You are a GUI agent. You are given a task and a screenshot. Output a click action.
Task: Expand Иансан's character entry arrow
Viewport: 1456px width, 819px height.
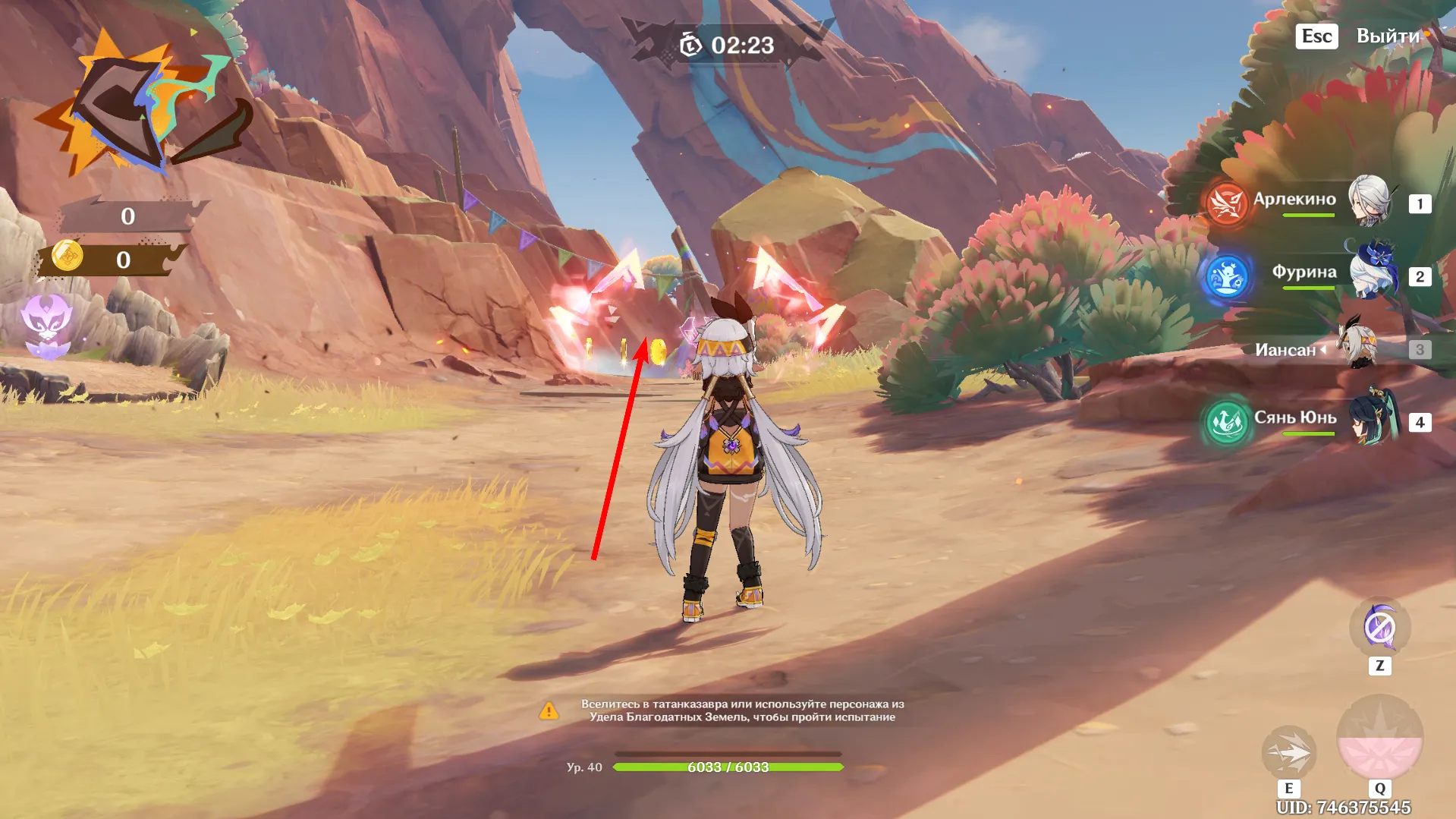click(1323, 350)
